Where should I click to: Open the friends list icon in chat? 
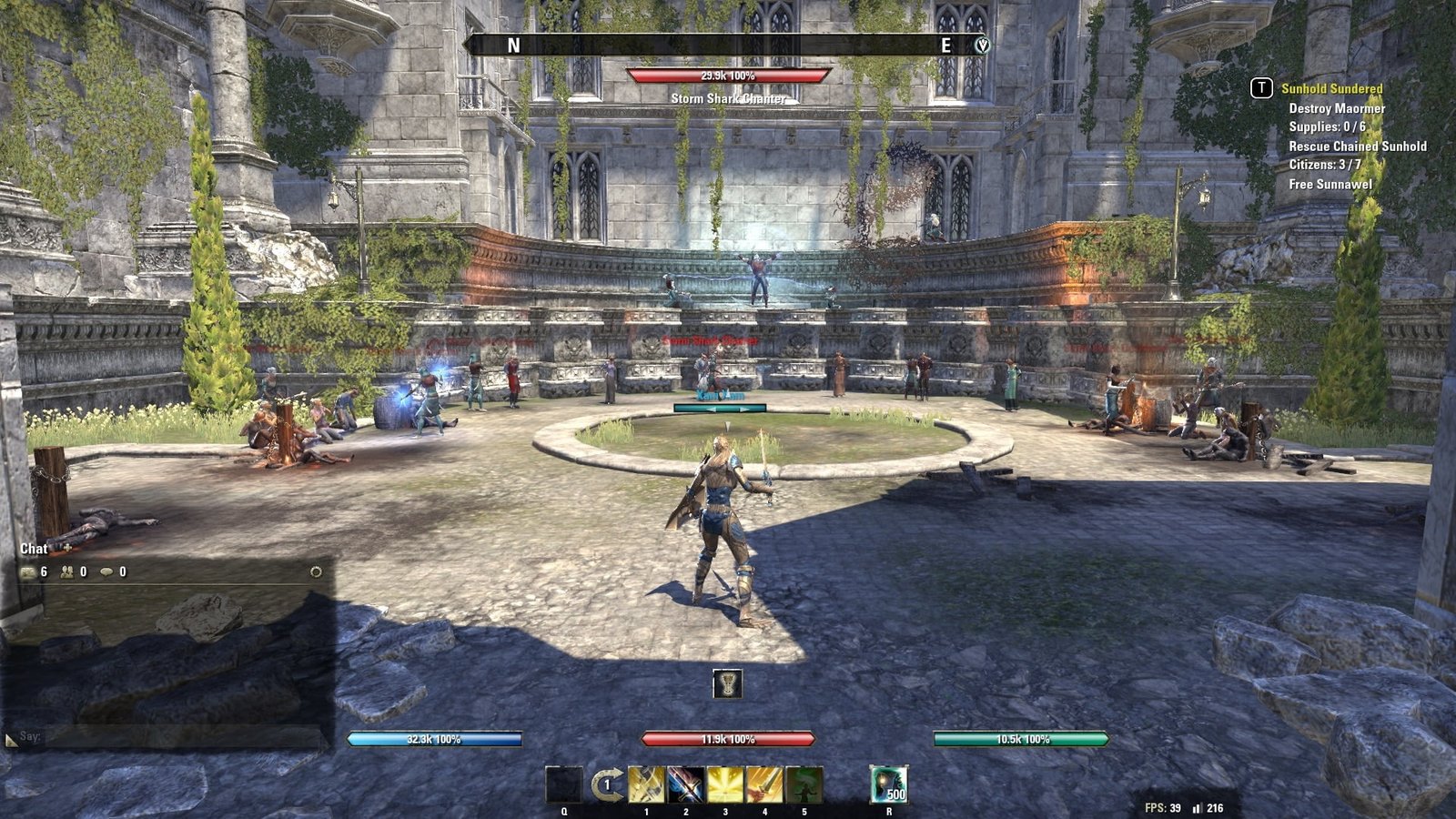pos(67,572)
